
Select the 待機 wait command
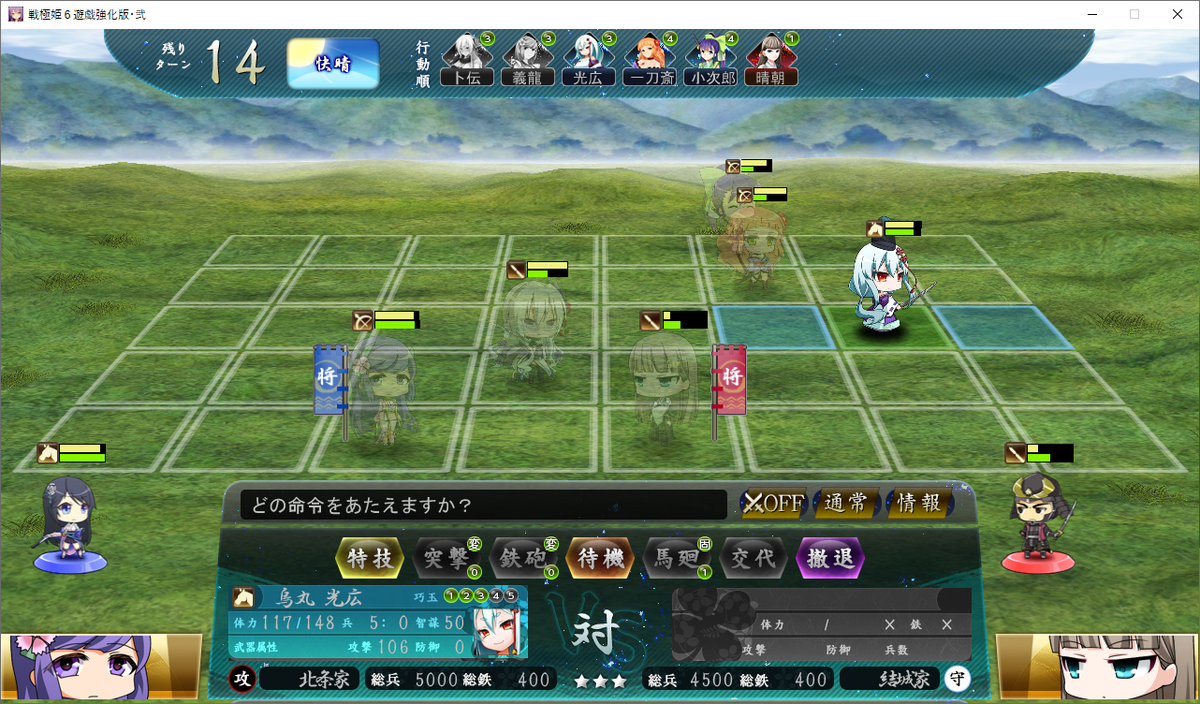click(x=600, y=558)
